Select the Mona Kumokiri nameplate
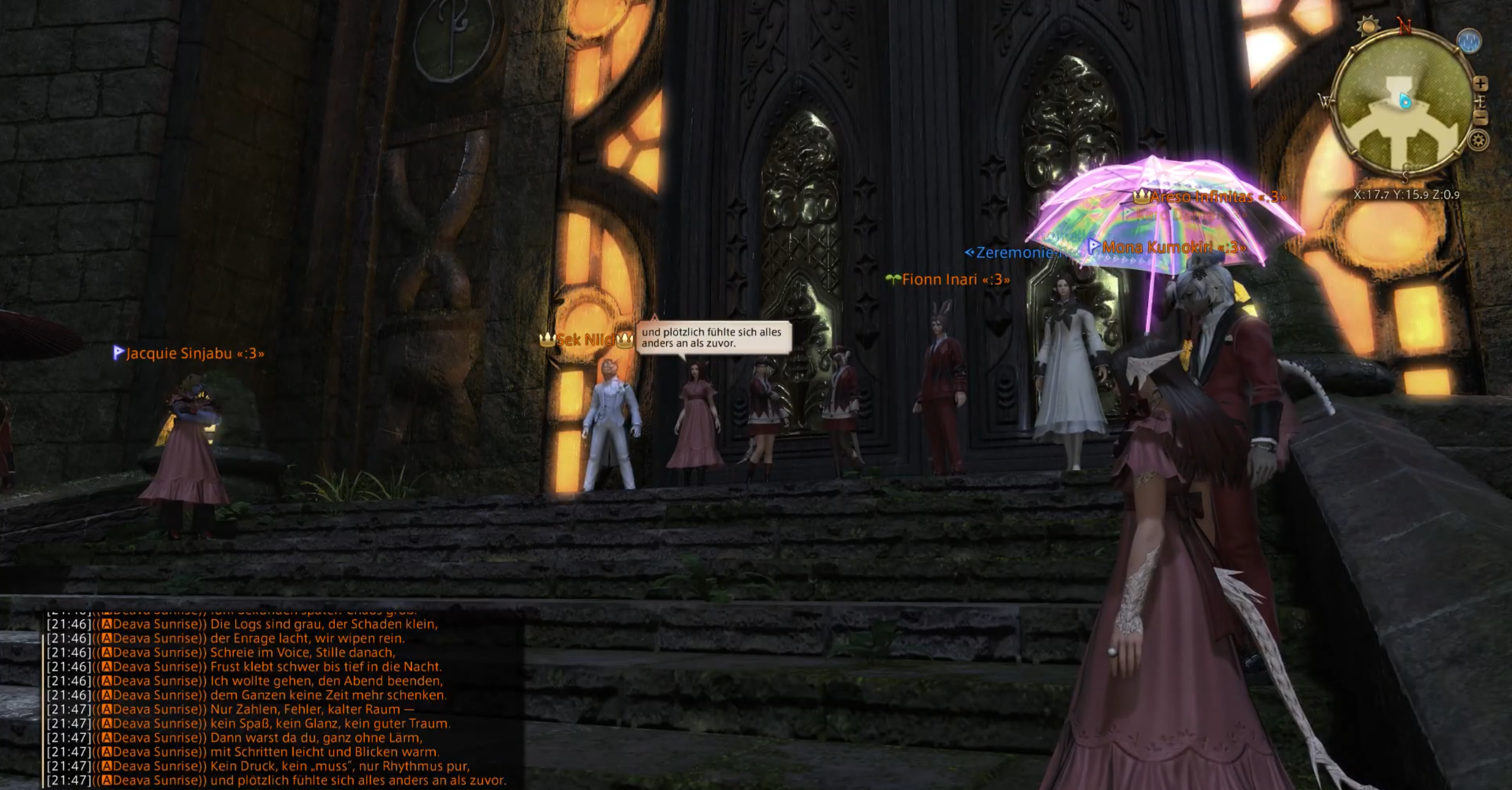Viewport: 1512px width, 790px height. (x=1174, y=248)
